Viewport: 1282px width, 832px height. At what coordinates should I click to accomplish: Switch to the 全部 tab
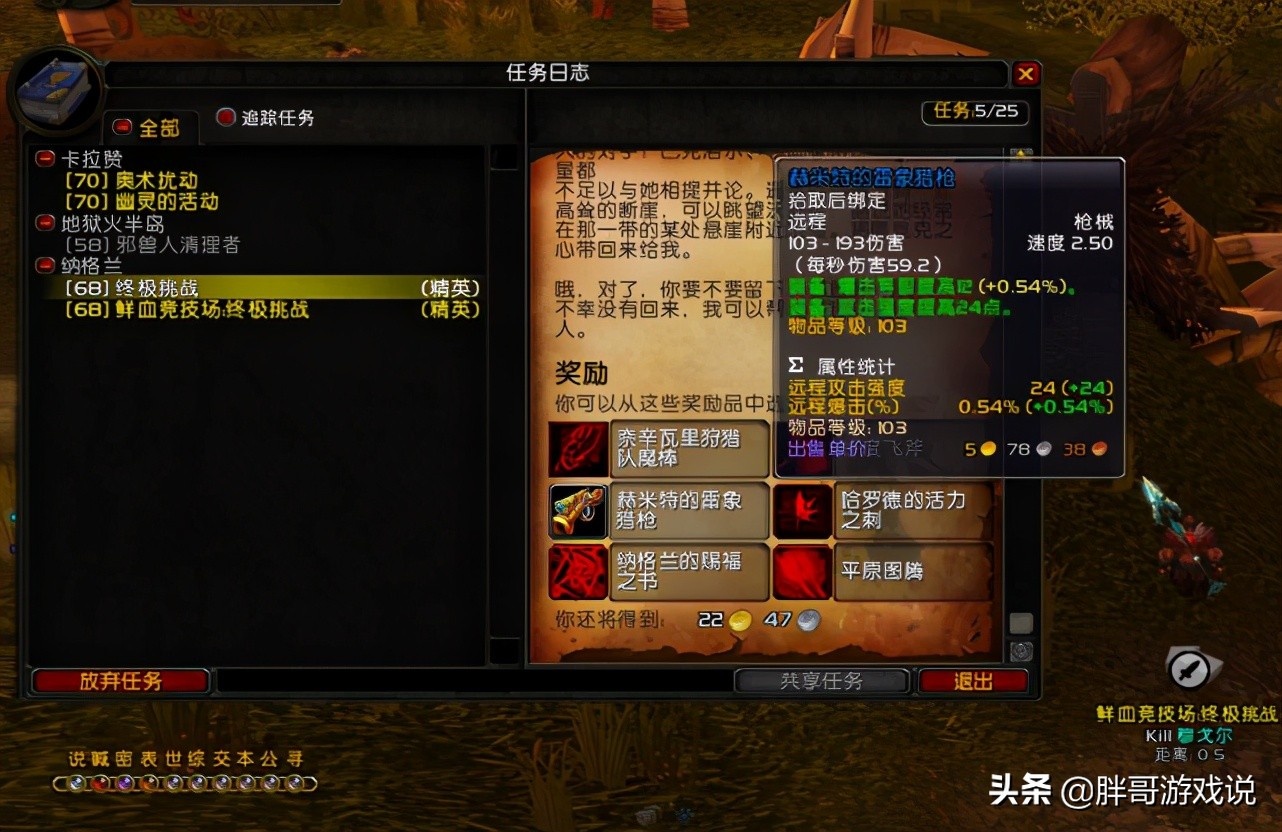click(152, 127)
